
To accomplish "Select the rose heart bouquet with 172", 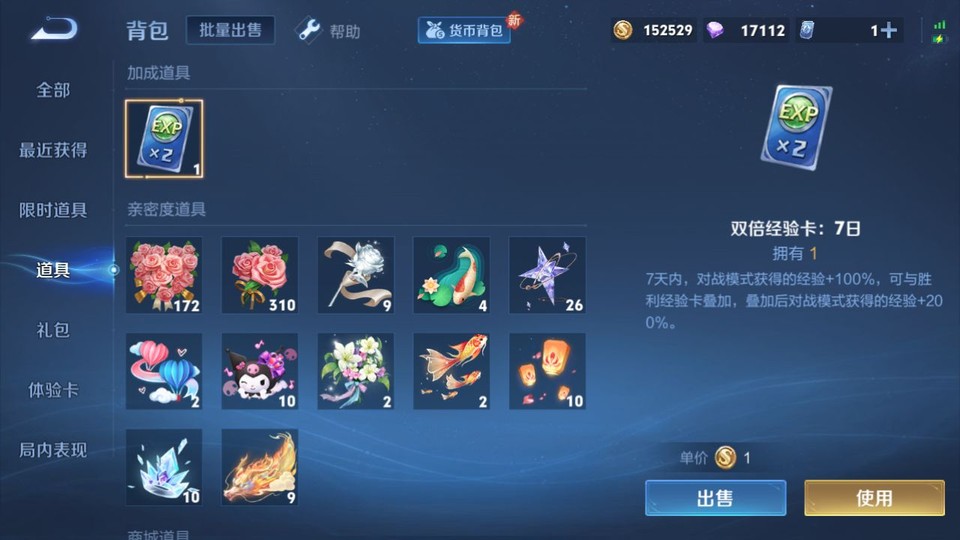I will coord(164,275).
